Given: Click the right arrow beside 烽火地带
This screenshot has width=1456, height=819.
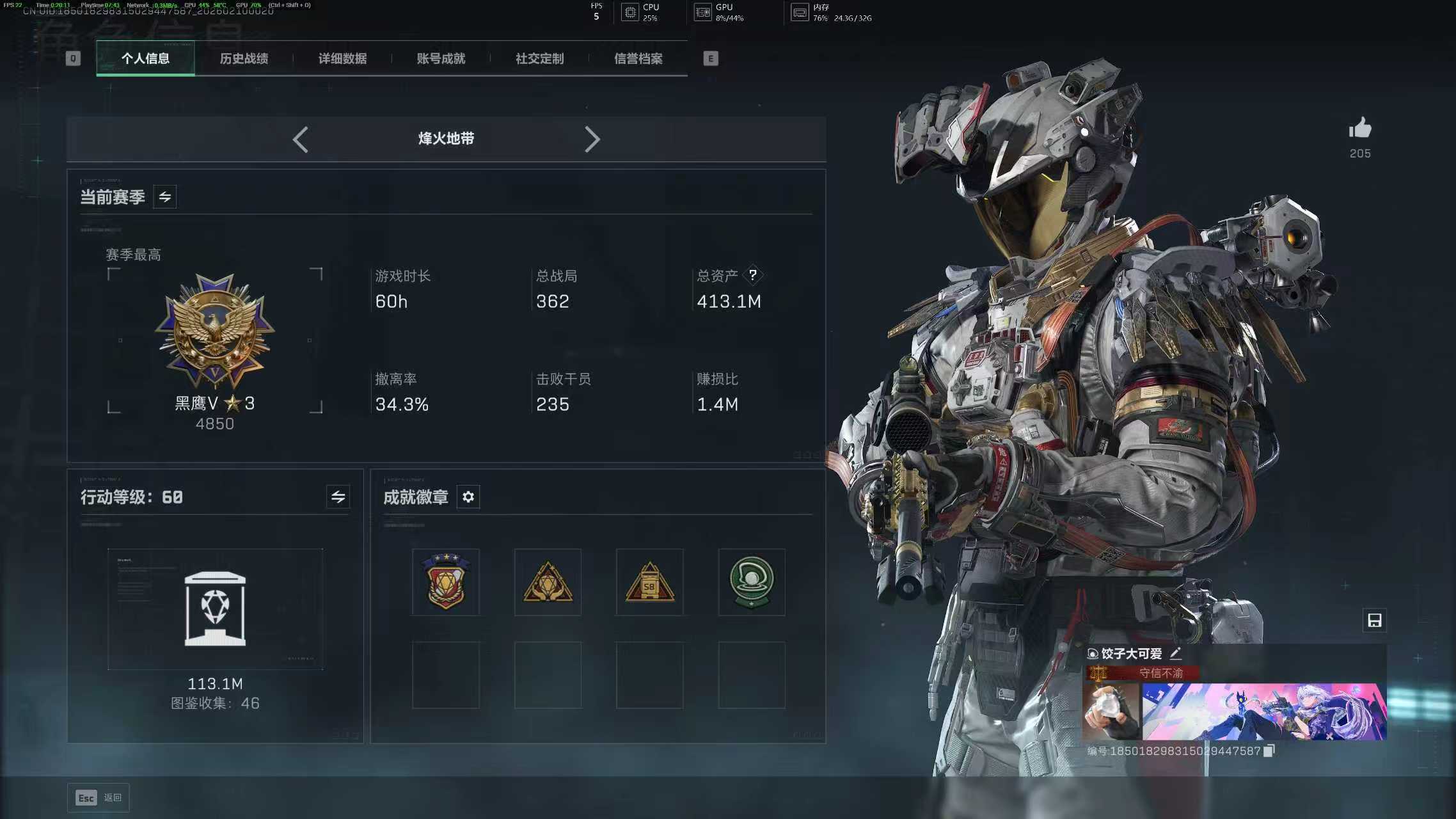Looking at the screenshot, I should [592, 139].
